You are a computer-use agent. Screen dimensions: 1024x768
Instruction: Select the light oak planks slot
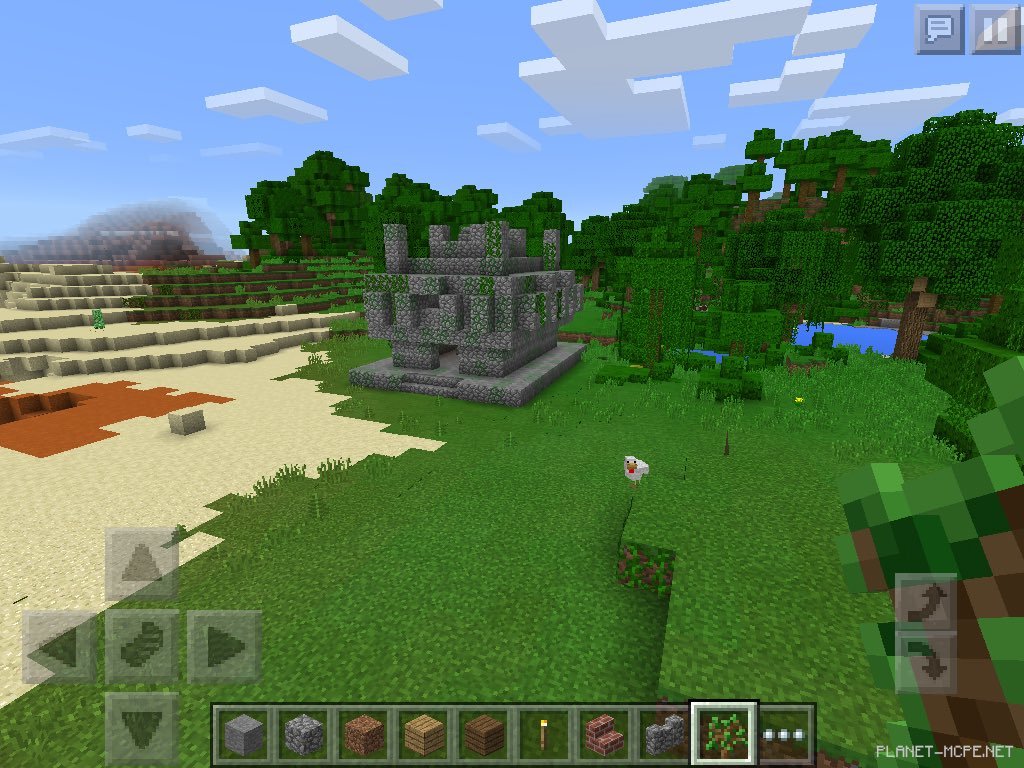(424, 735)
